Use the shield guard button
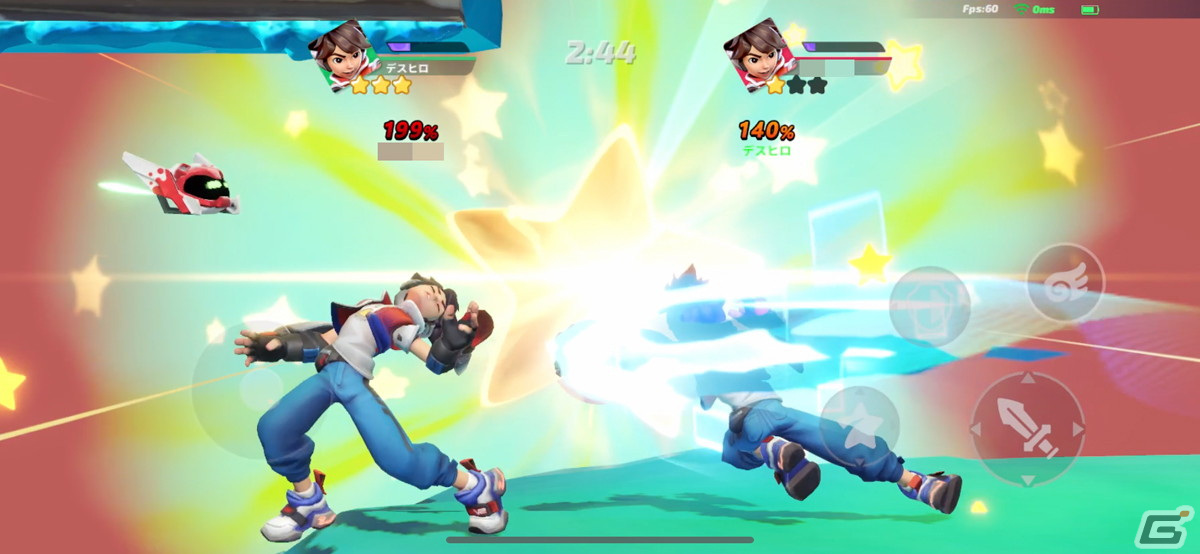 coord(929,306)
